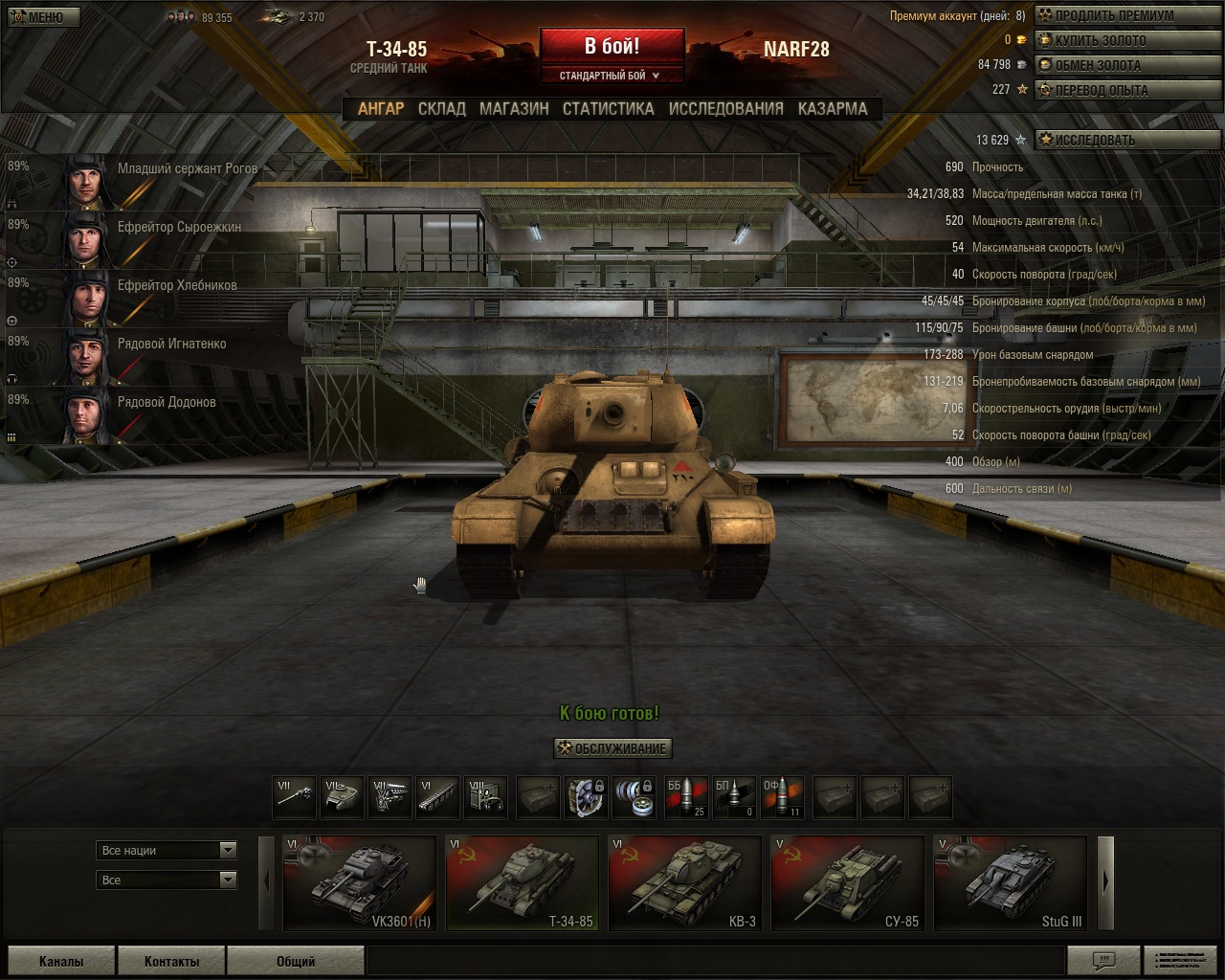Click Перевод опыта button

tap(1100, 90)
